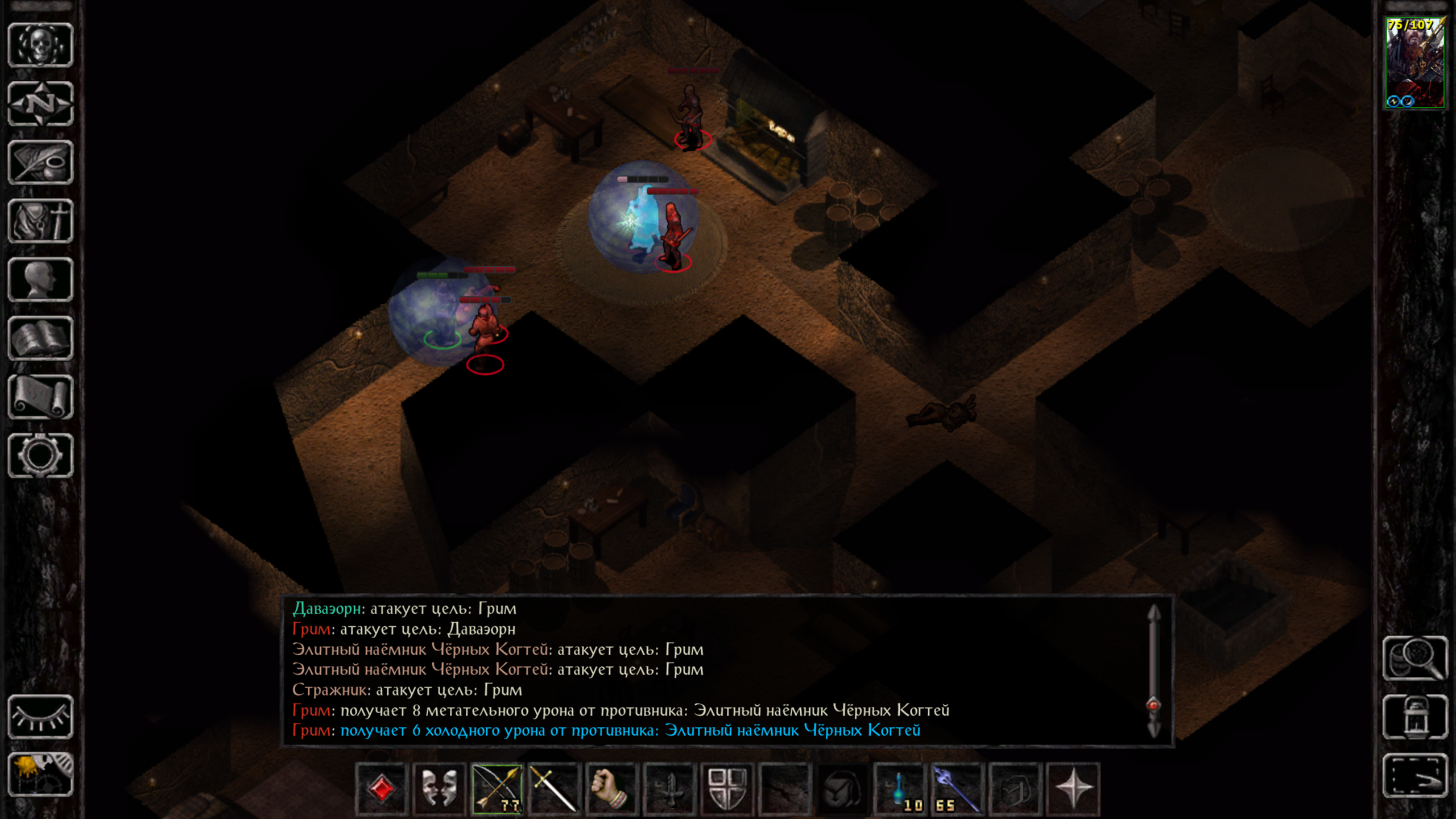Switch to the sword weapon slot

pyautogui.click(x=554, y=789)
